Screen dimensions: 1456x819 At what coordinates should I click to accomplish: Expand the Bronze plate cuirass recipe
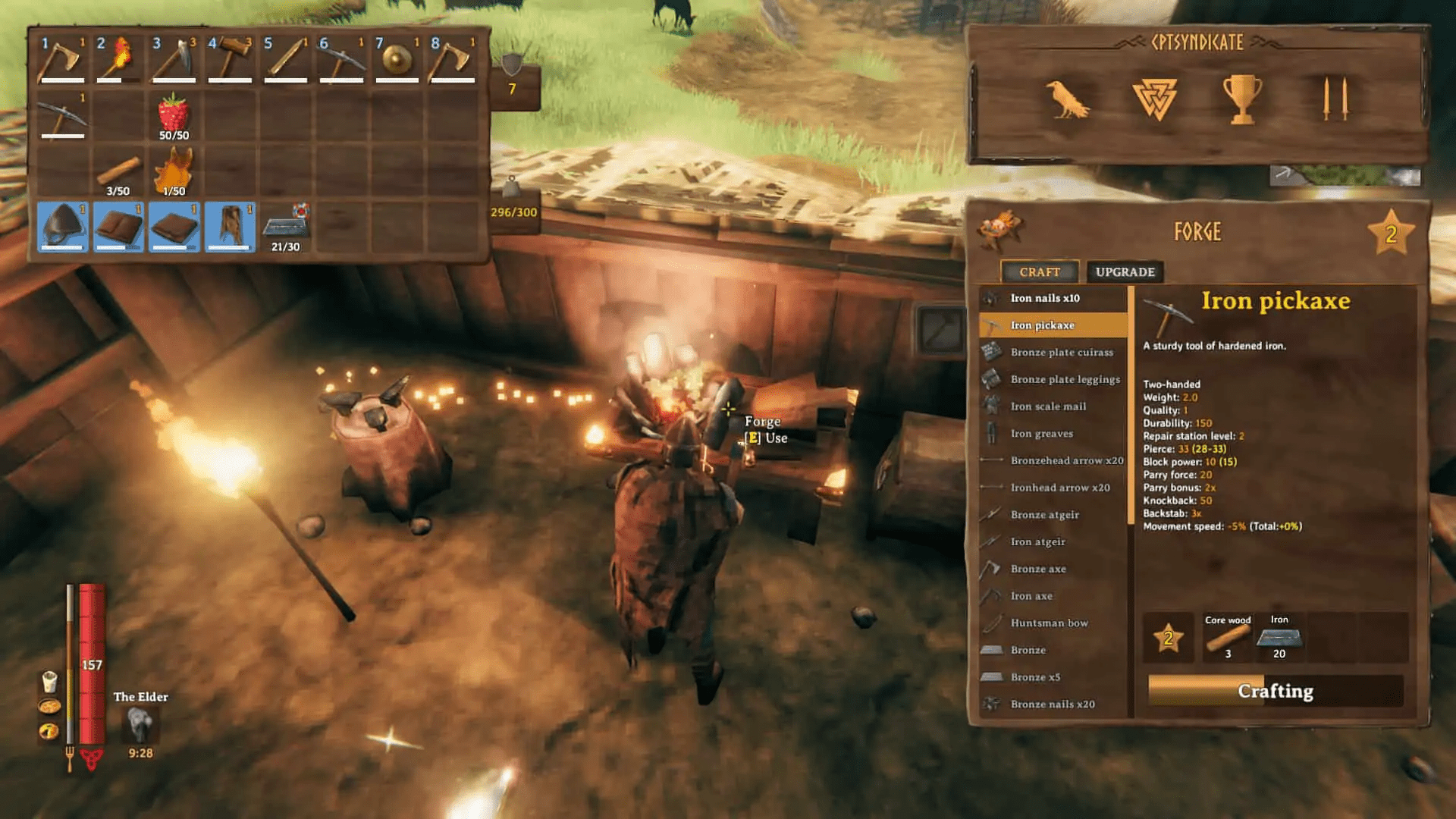(1060, 352)
